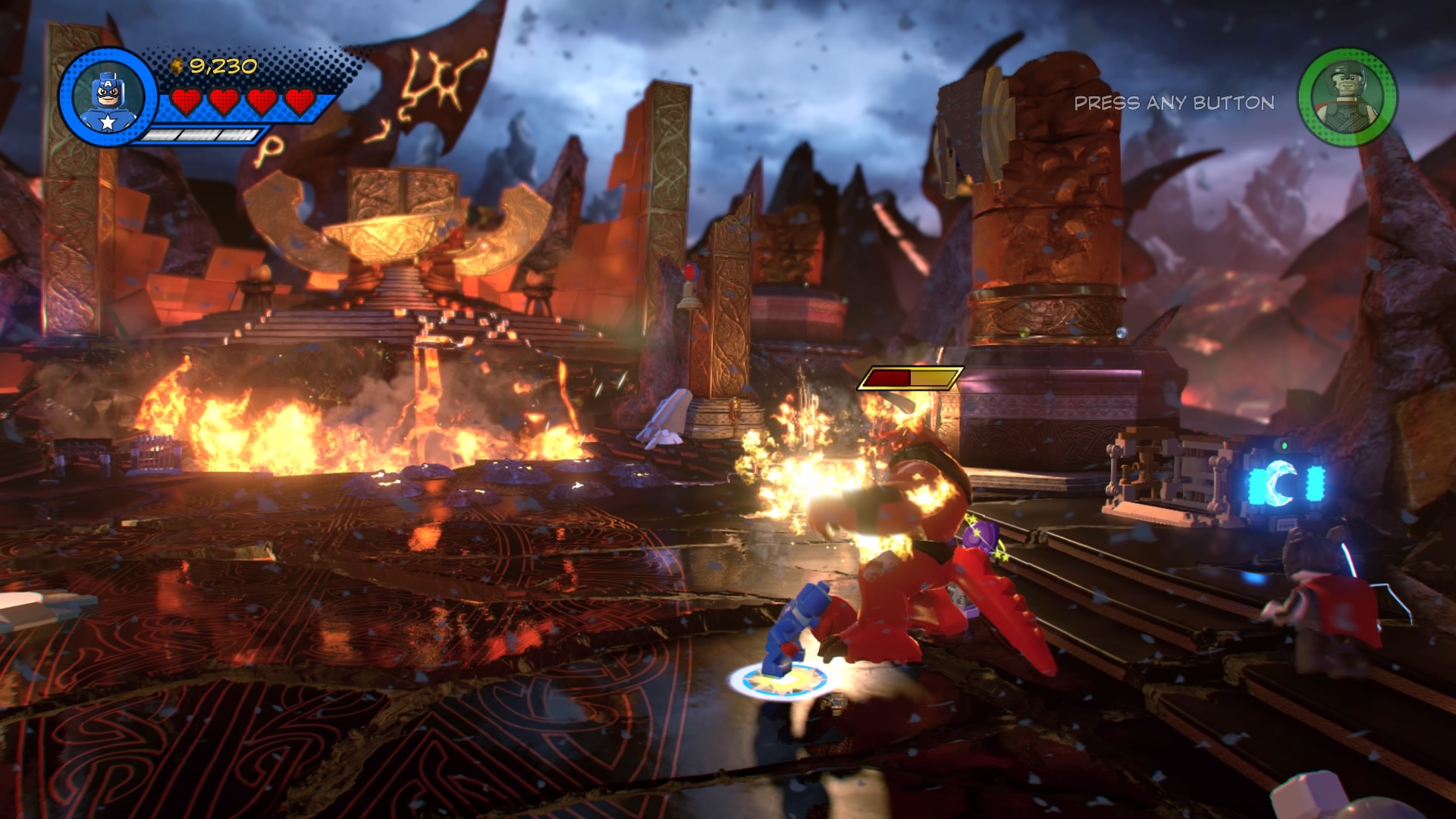Click the second player character portrait
The image size is (1456, 819).
point(1347,97)
